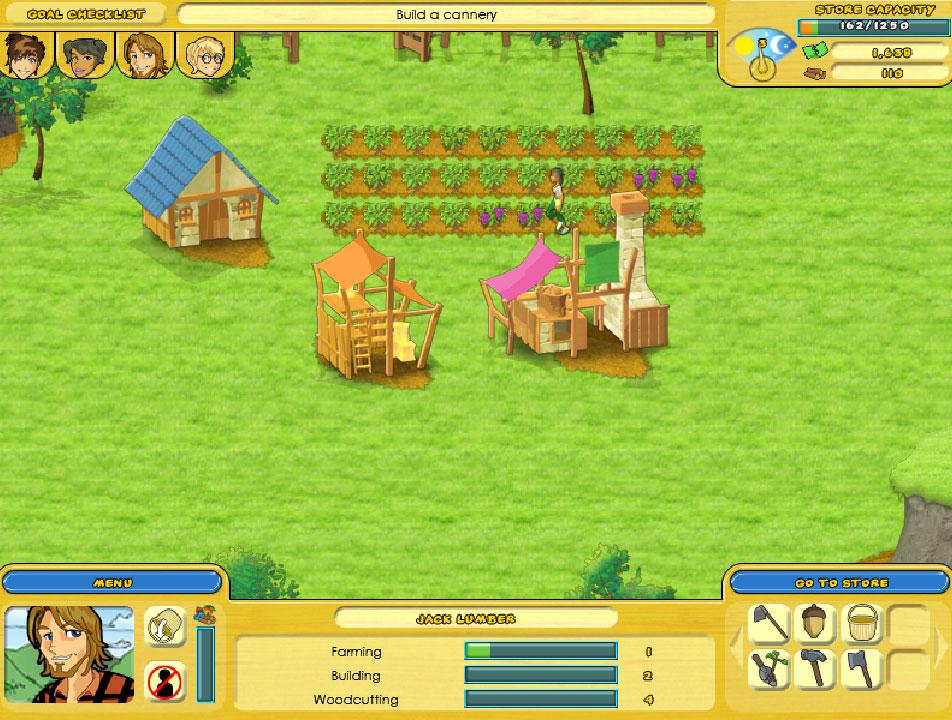Pick the harvest basket tool
Screen dimensions: 952x720
(x=860, y=624)
